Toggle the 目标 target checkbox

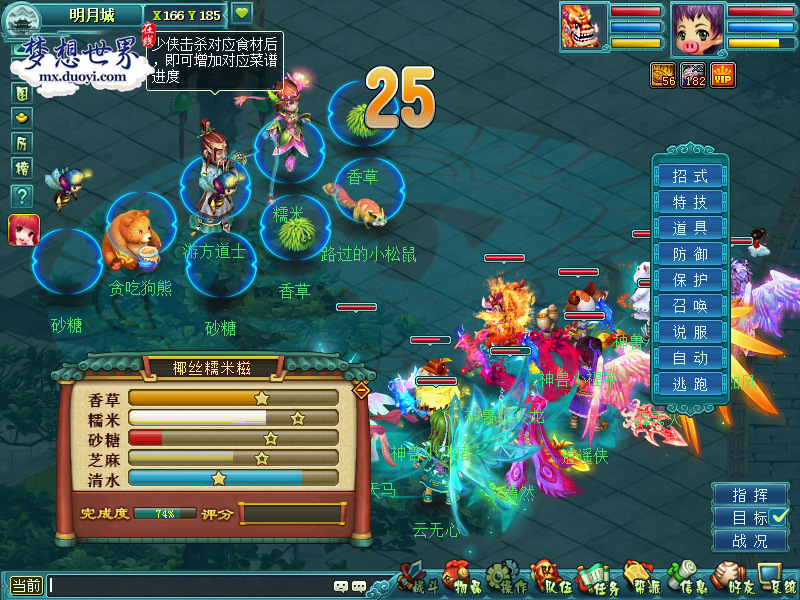[x=780, y=517]
